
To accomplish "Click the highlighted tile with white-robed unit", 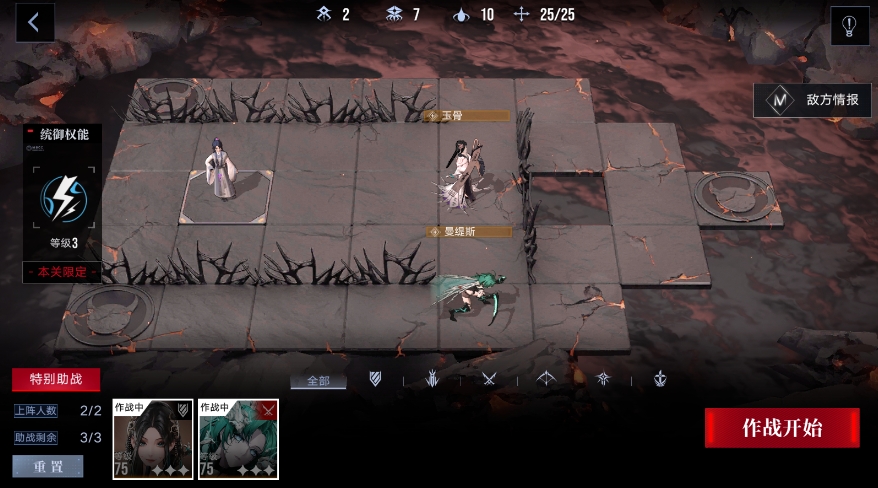I will (x=226, y=194).
